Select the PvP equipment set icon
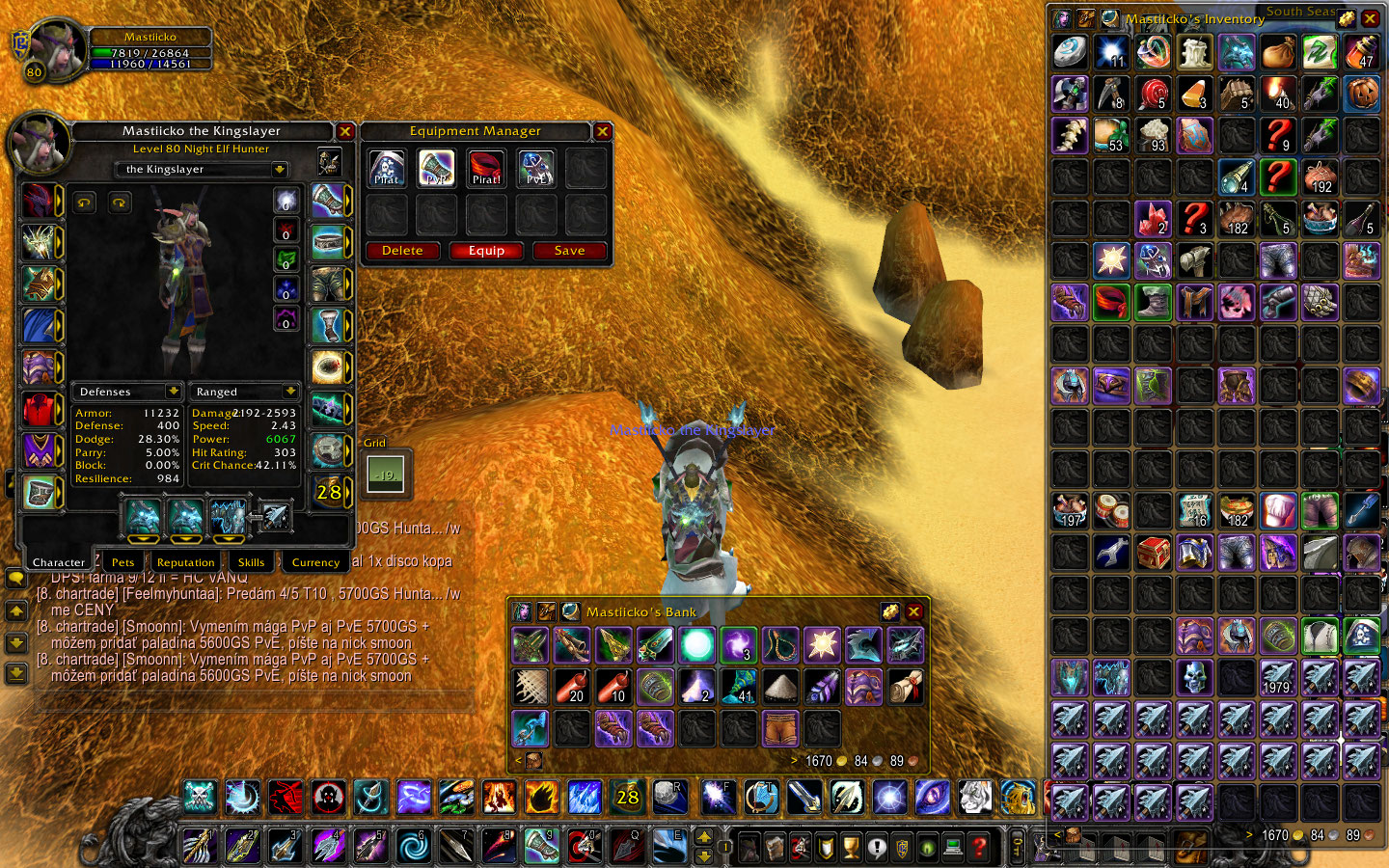 (437, 169)
